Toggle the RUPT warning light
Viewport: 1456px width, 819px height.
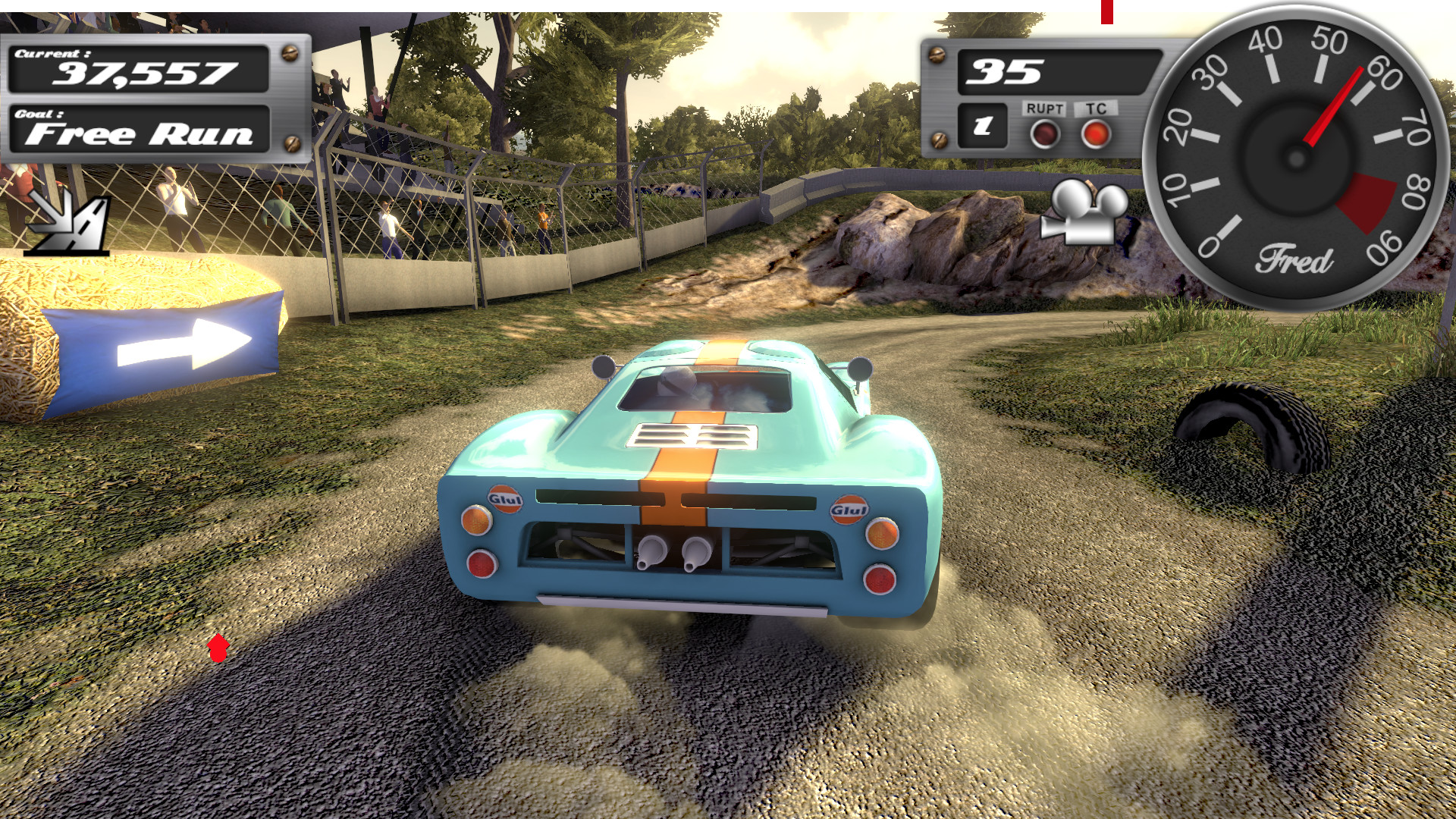1044,134
